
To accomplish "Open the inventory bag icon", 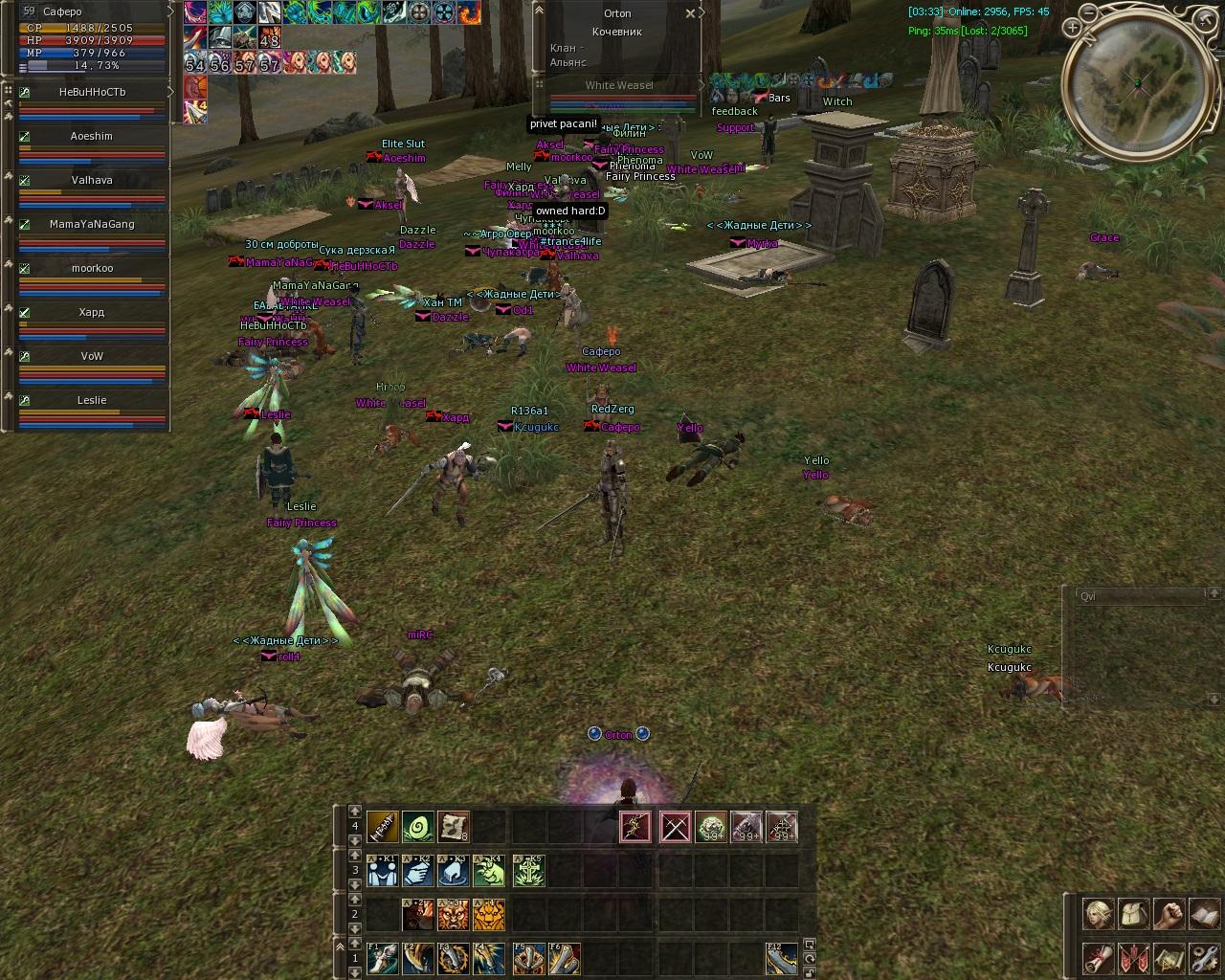I will click(1133, 914).
